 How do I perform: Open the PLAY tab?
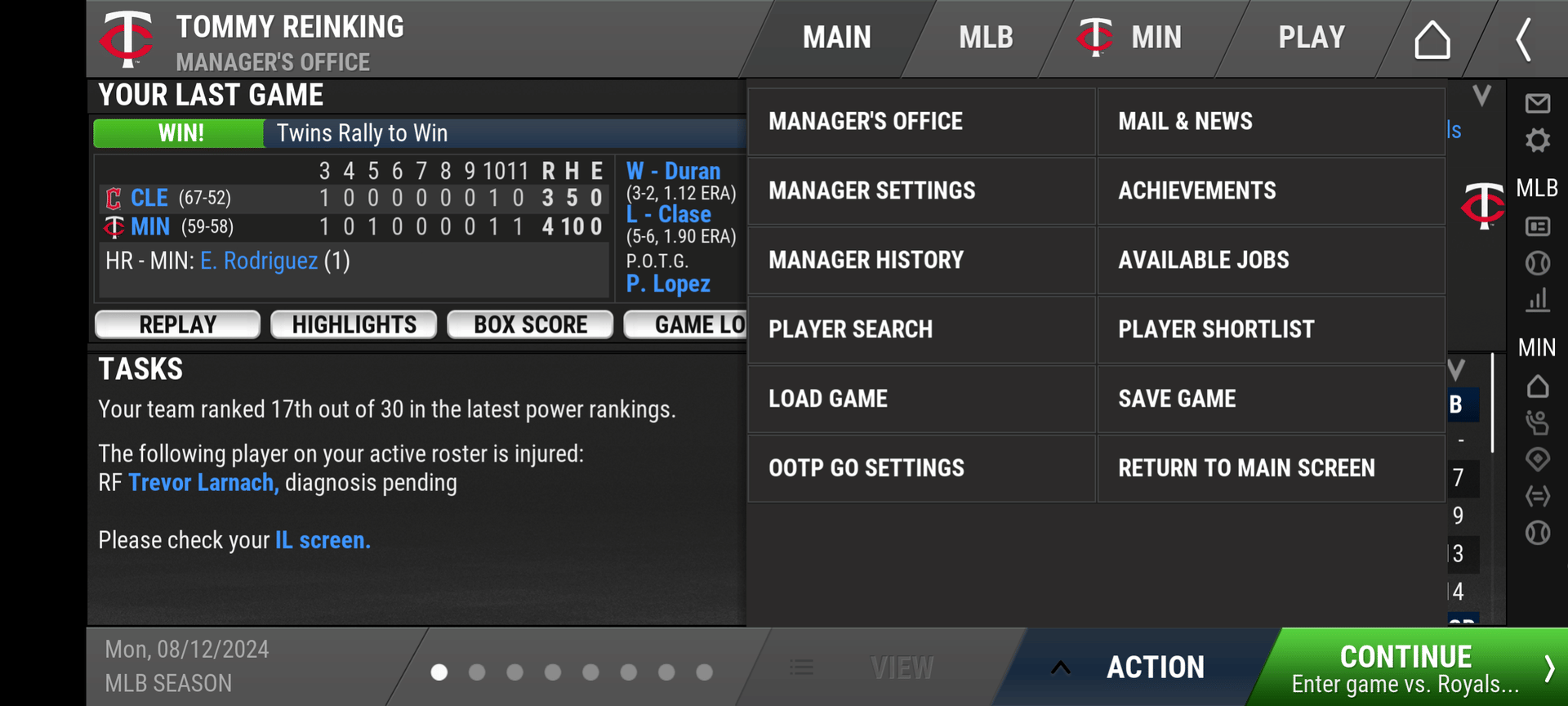click(x=1311, y=38)
